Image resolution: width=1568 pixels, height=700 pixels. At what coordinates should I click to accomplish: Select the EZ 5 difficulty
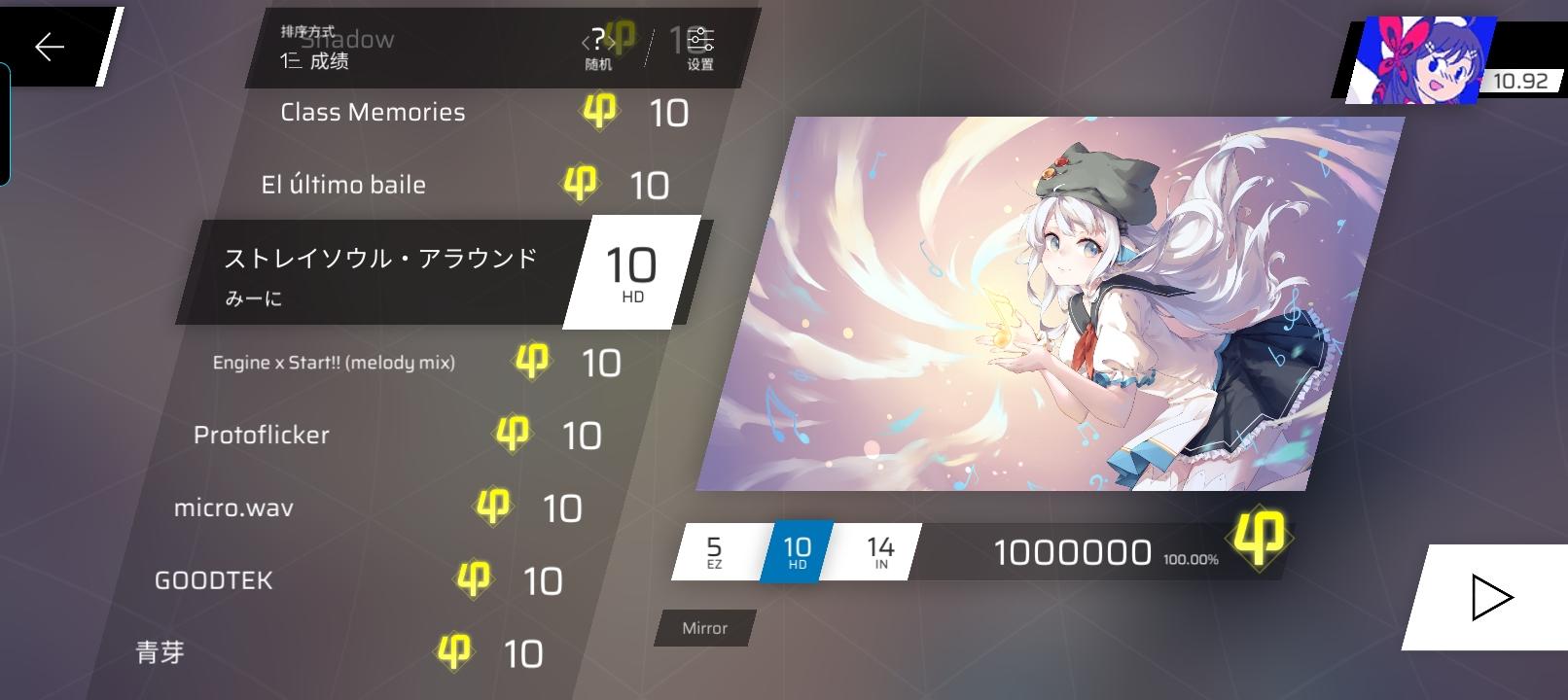click(716, 549)
